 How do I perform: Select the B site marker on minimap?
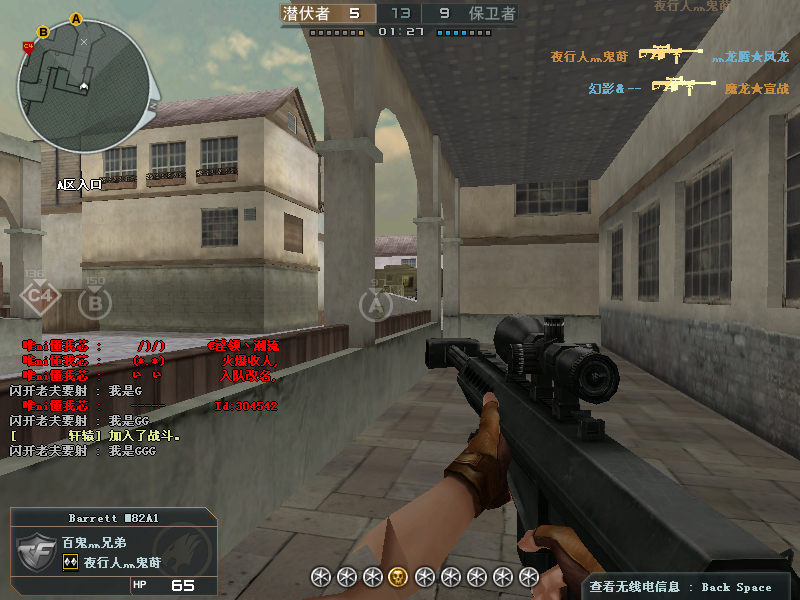(x=44, y=31)
